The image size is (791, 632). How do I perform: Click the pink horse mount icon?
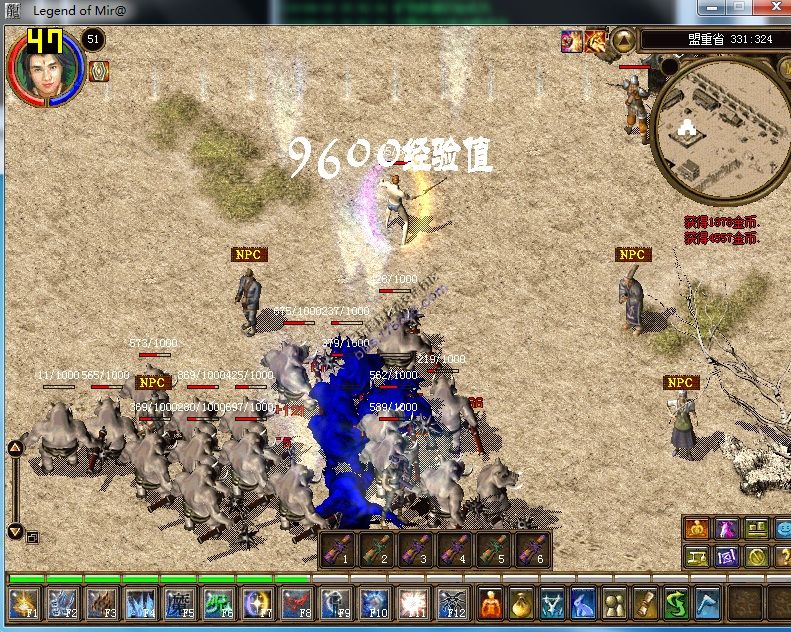tap(725, 529)
